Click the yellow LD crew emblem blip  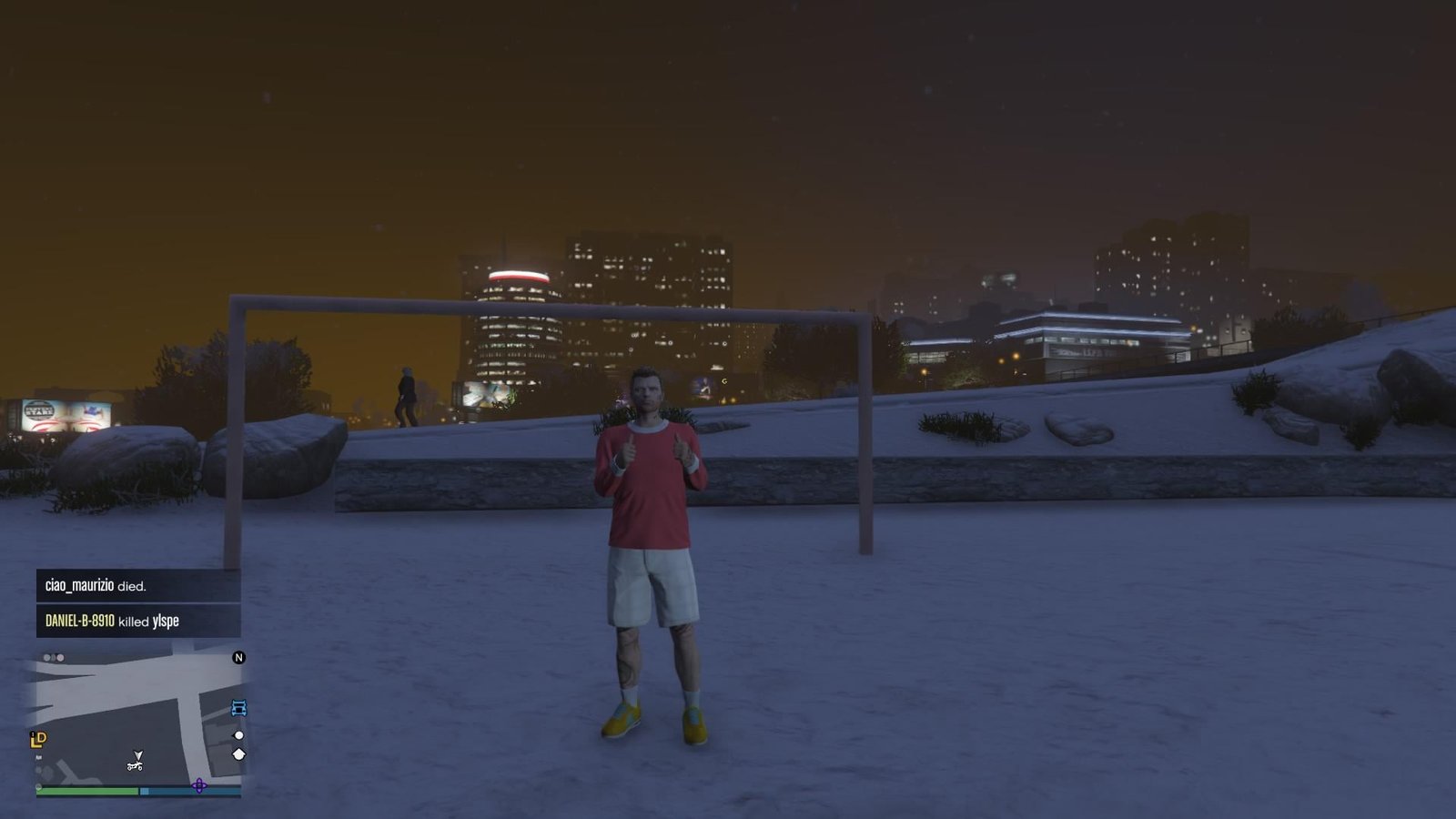[x=39, y=739]
